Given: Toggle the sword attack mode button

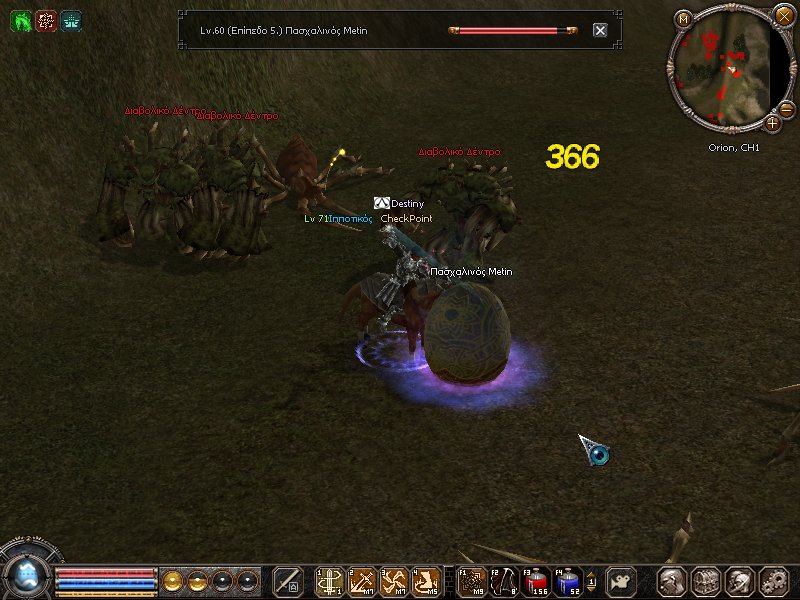Looking at the screenshot, I should click(x=288, y=581).
